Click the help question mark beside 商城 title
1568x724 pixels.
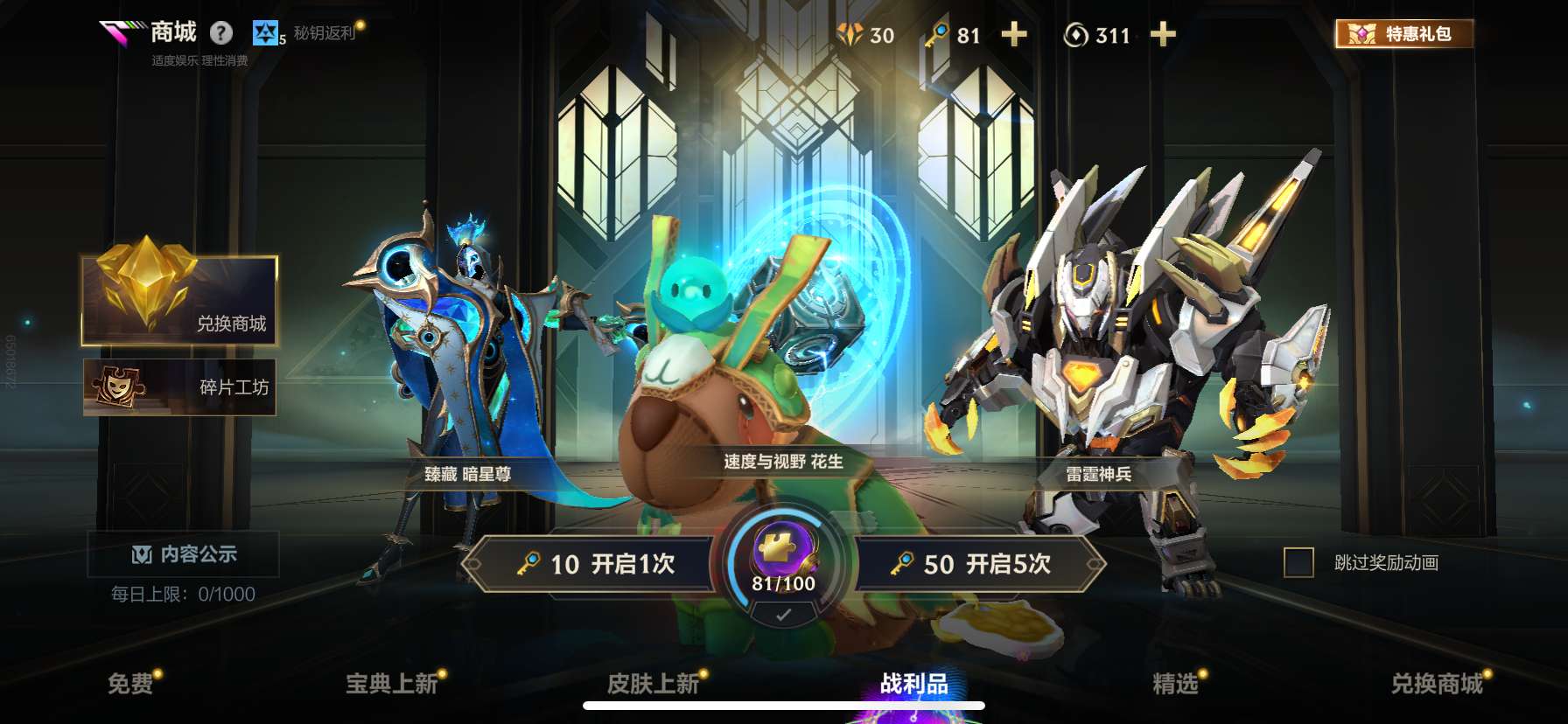221,33
